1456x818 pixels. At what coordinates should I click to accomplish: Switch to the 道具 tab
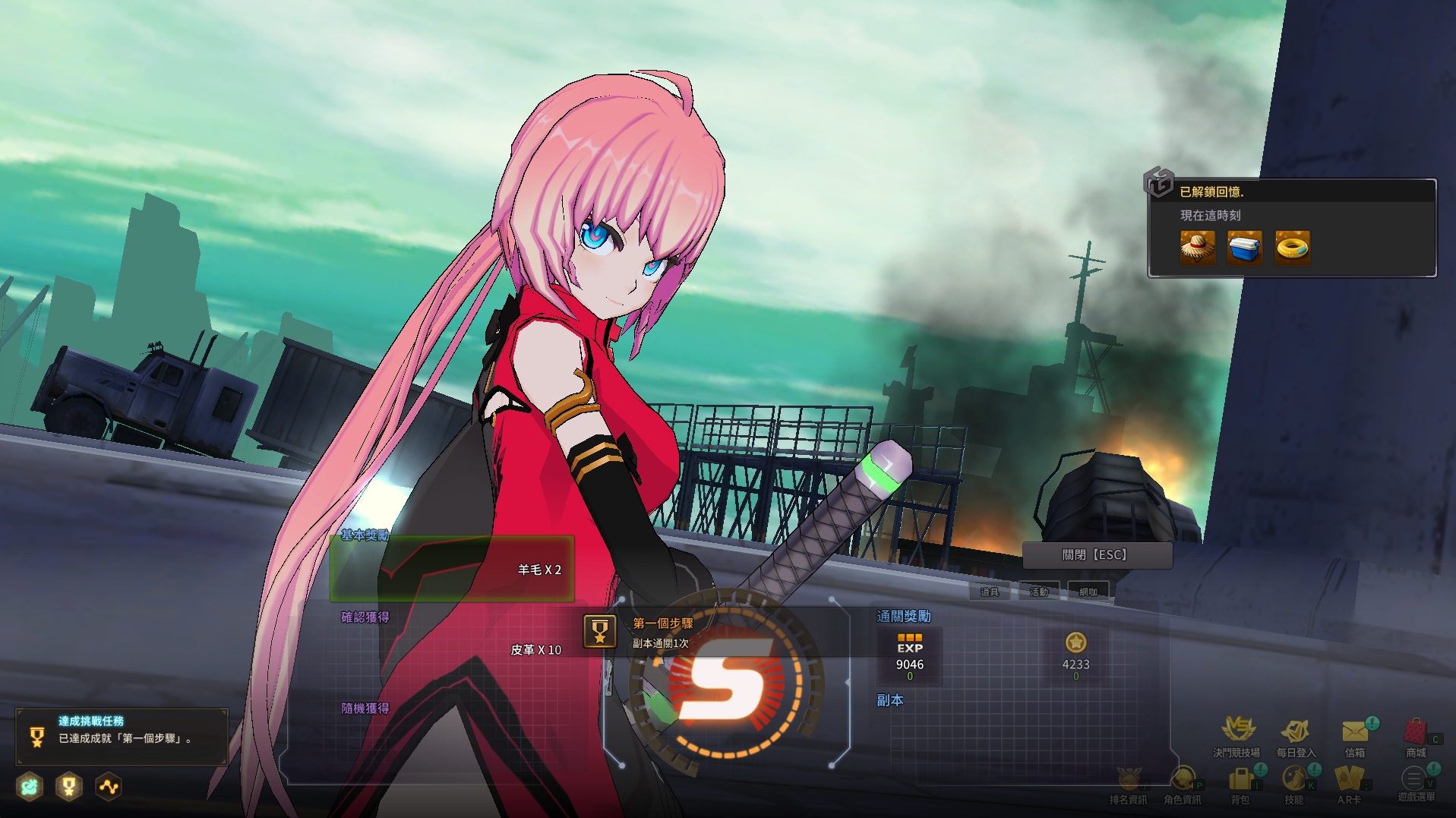pos(989,592)
